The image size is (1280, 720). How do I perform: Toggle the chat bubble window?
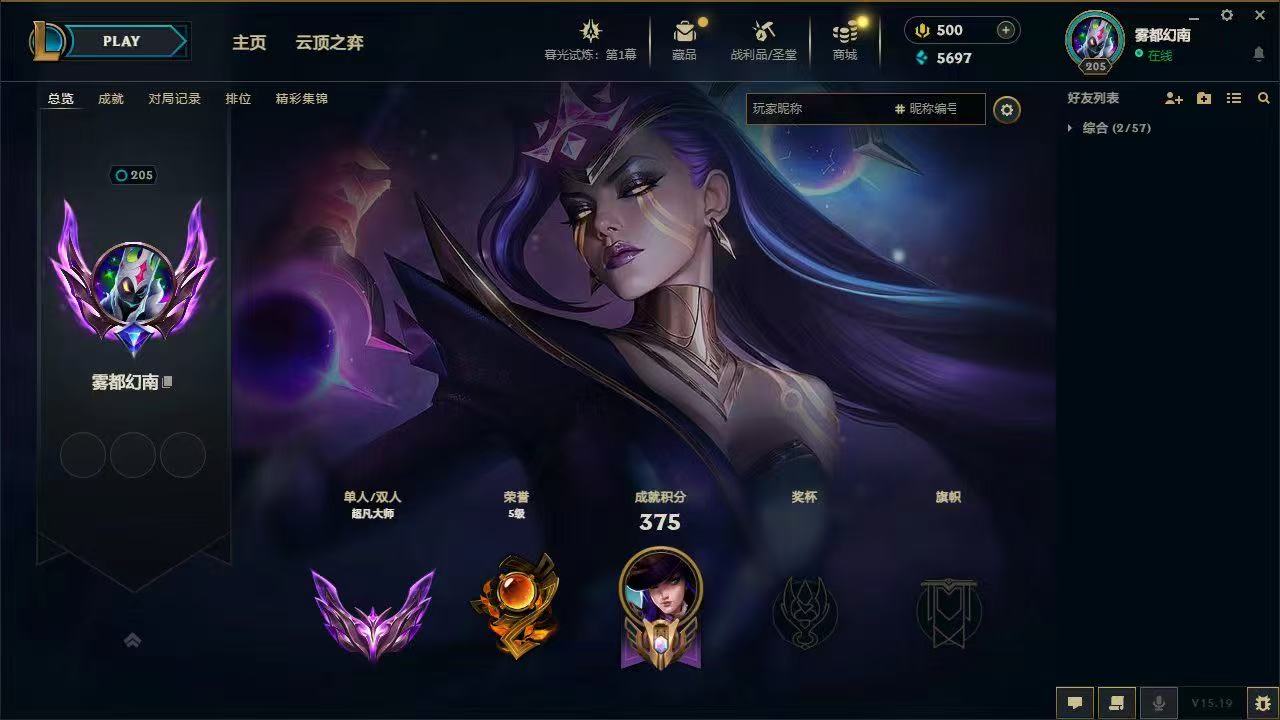tap(1073, 702)
